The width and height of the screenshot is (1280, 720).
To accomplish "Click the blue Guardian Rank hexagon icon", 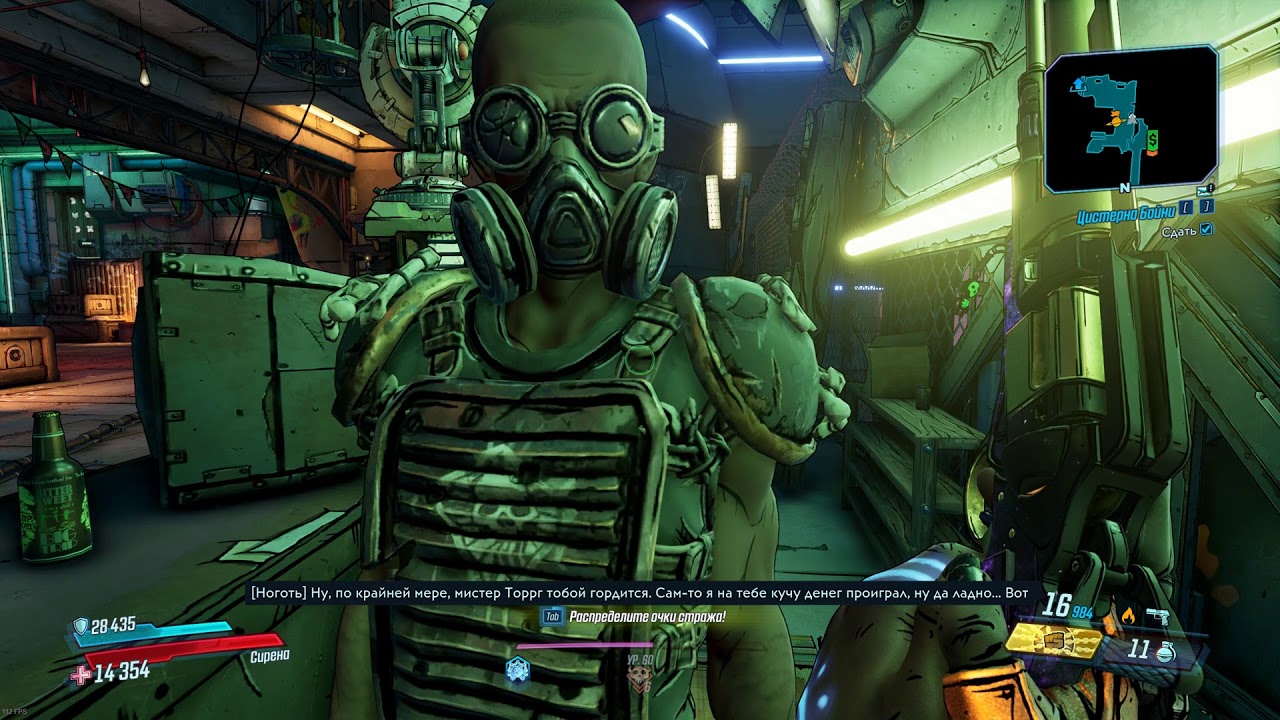I will coord(517,670).
